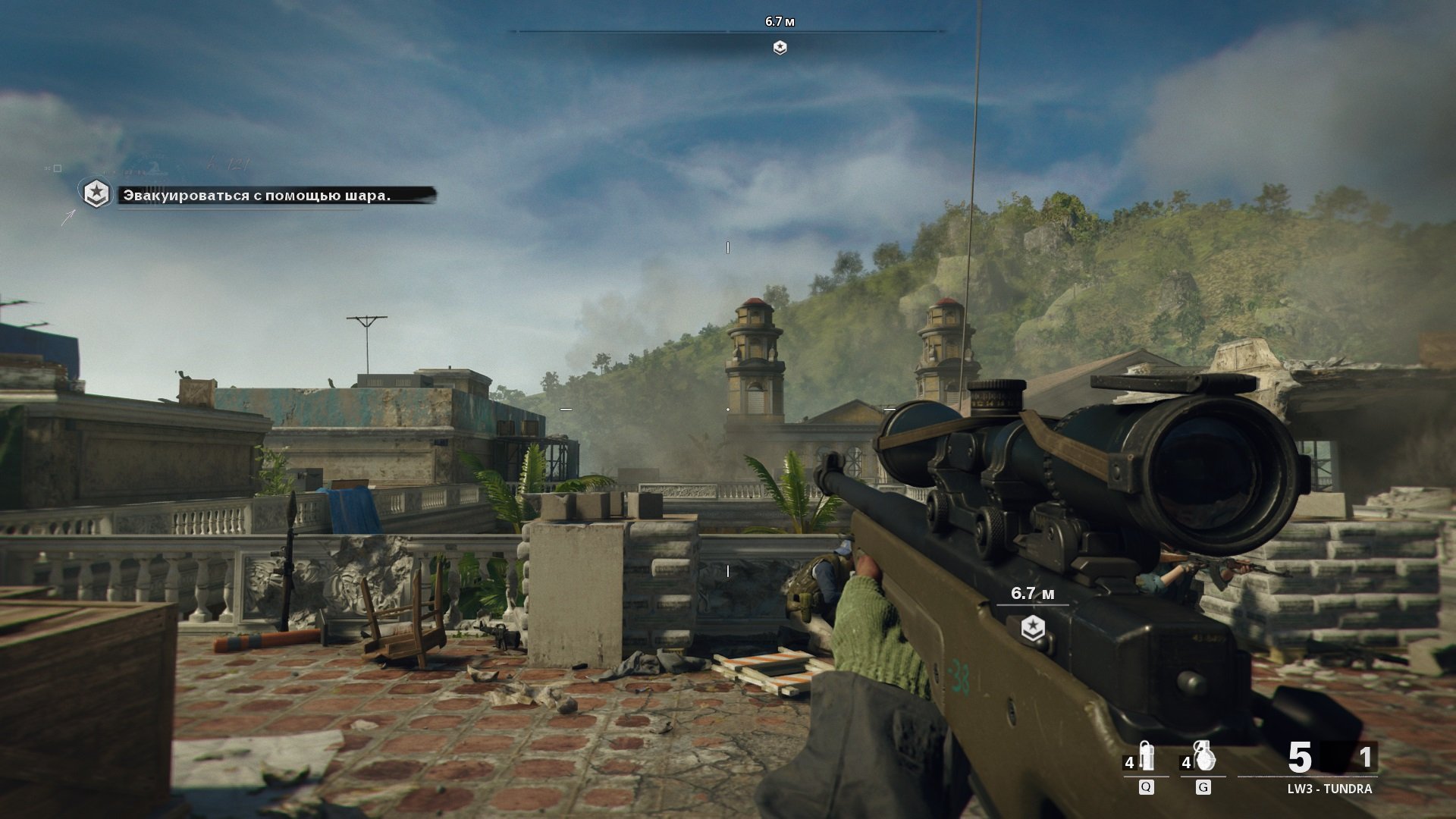1456x819 pixels.
Task: Select the balloon evacuation objective tracker
Action: click(258, 196)
